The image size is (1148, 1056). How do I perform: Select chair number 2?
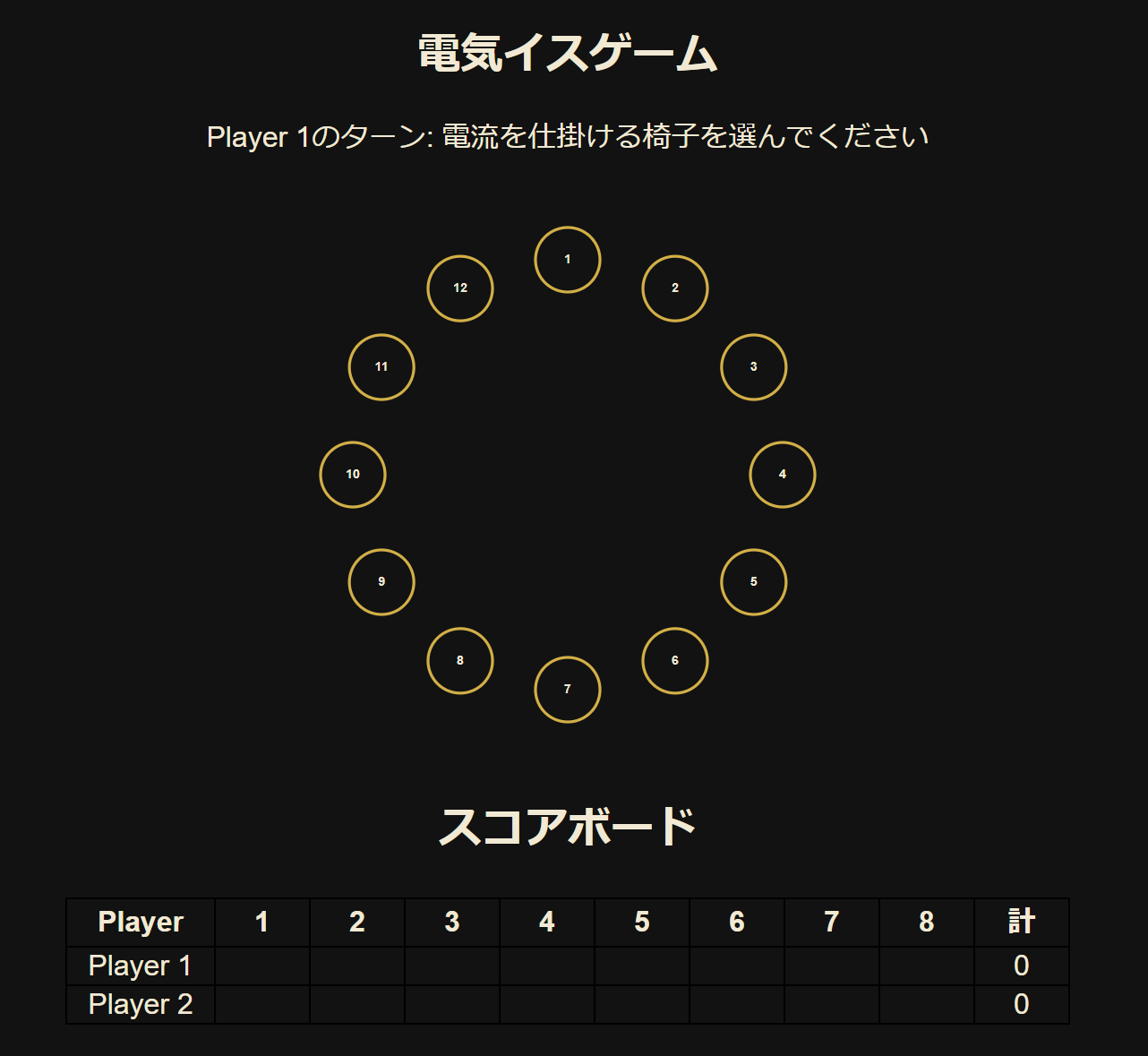click(674, 288)
